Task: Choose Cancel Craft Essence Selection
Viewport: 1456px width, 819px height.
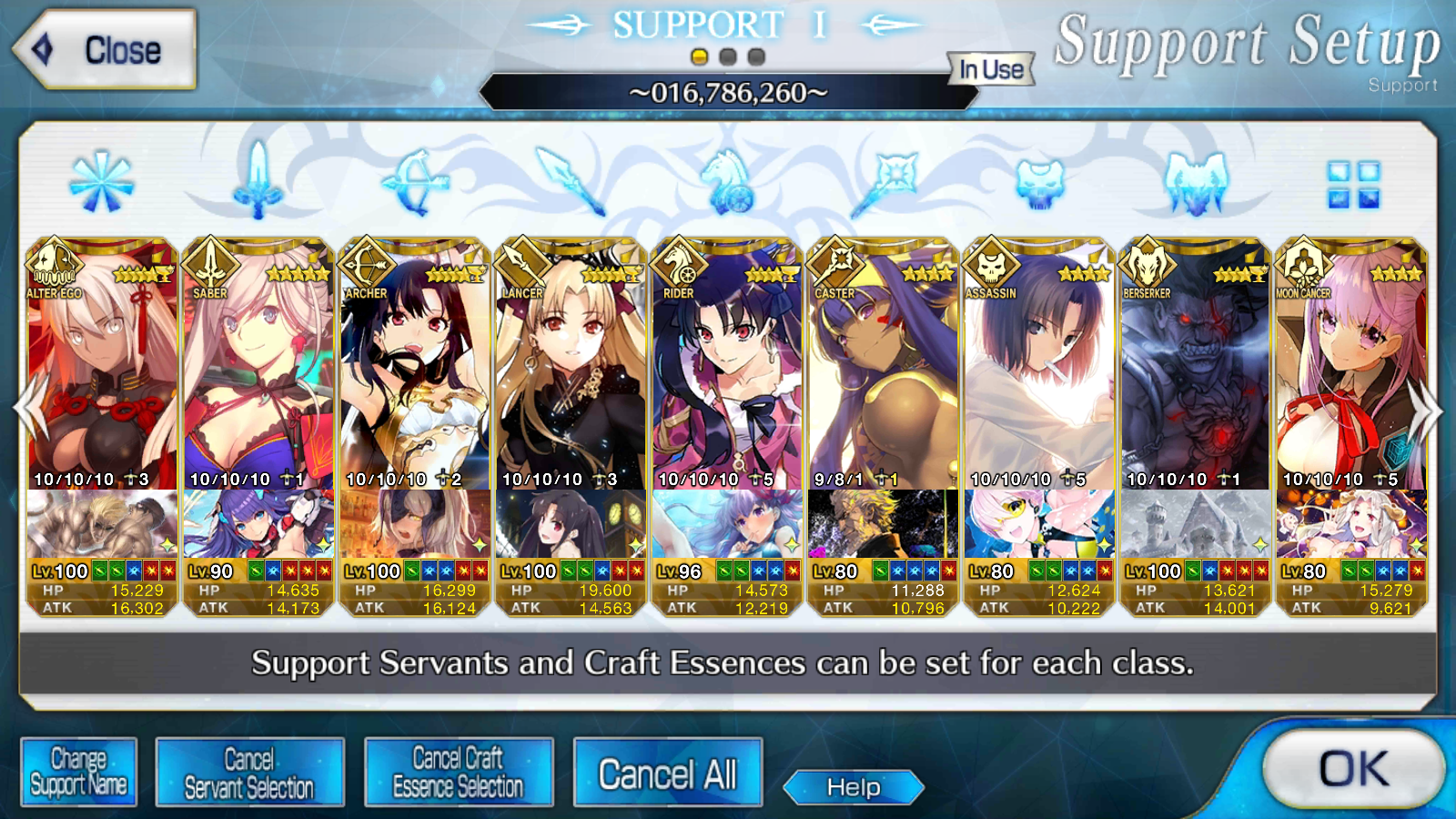Action: 458,772
